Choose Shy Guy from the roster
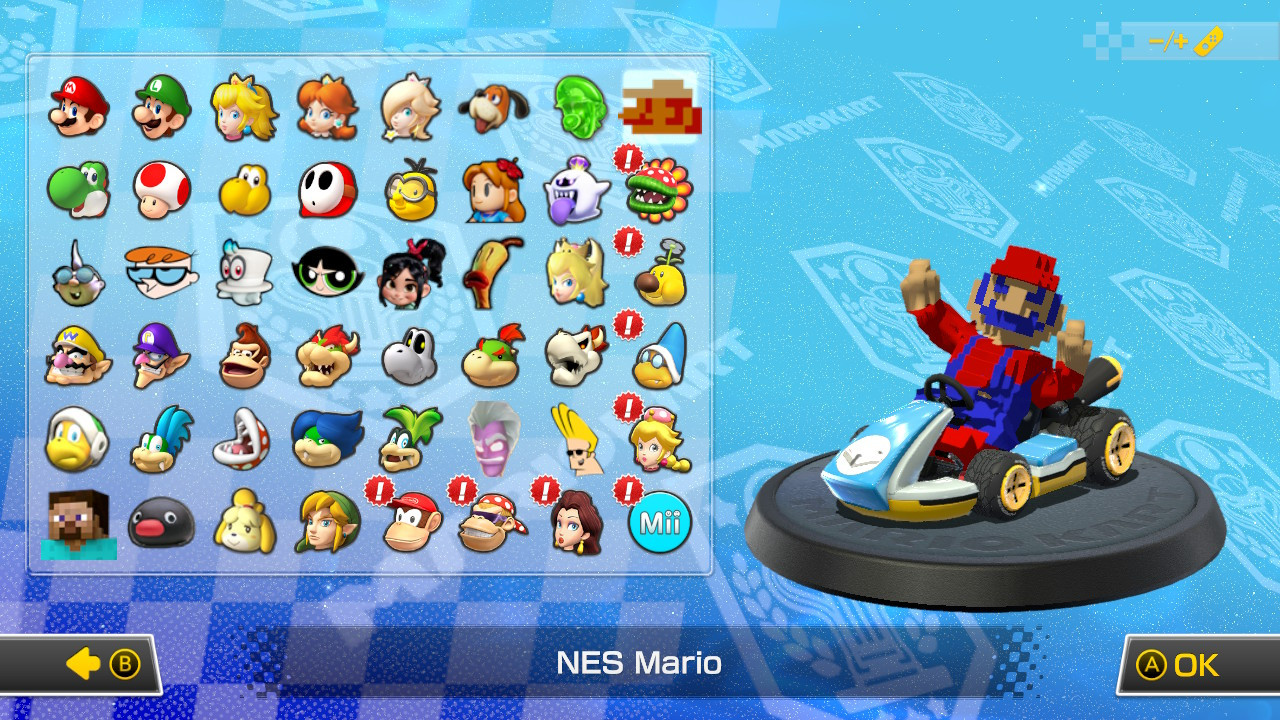Viewport: 1280px width, 720px height. pos(325,190)
